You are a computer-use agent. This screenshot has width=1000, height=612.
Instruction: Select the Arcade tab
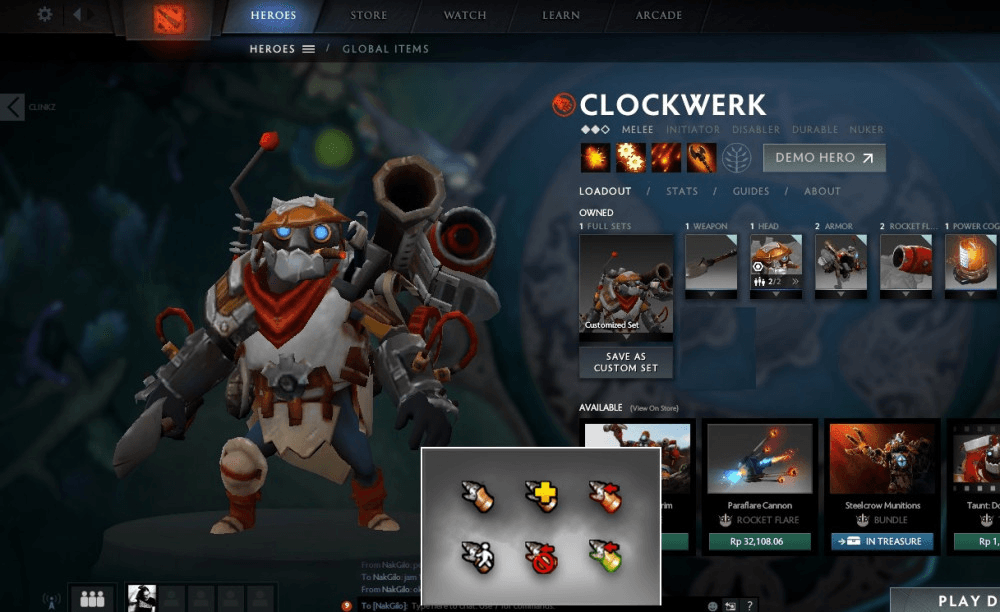659,15
